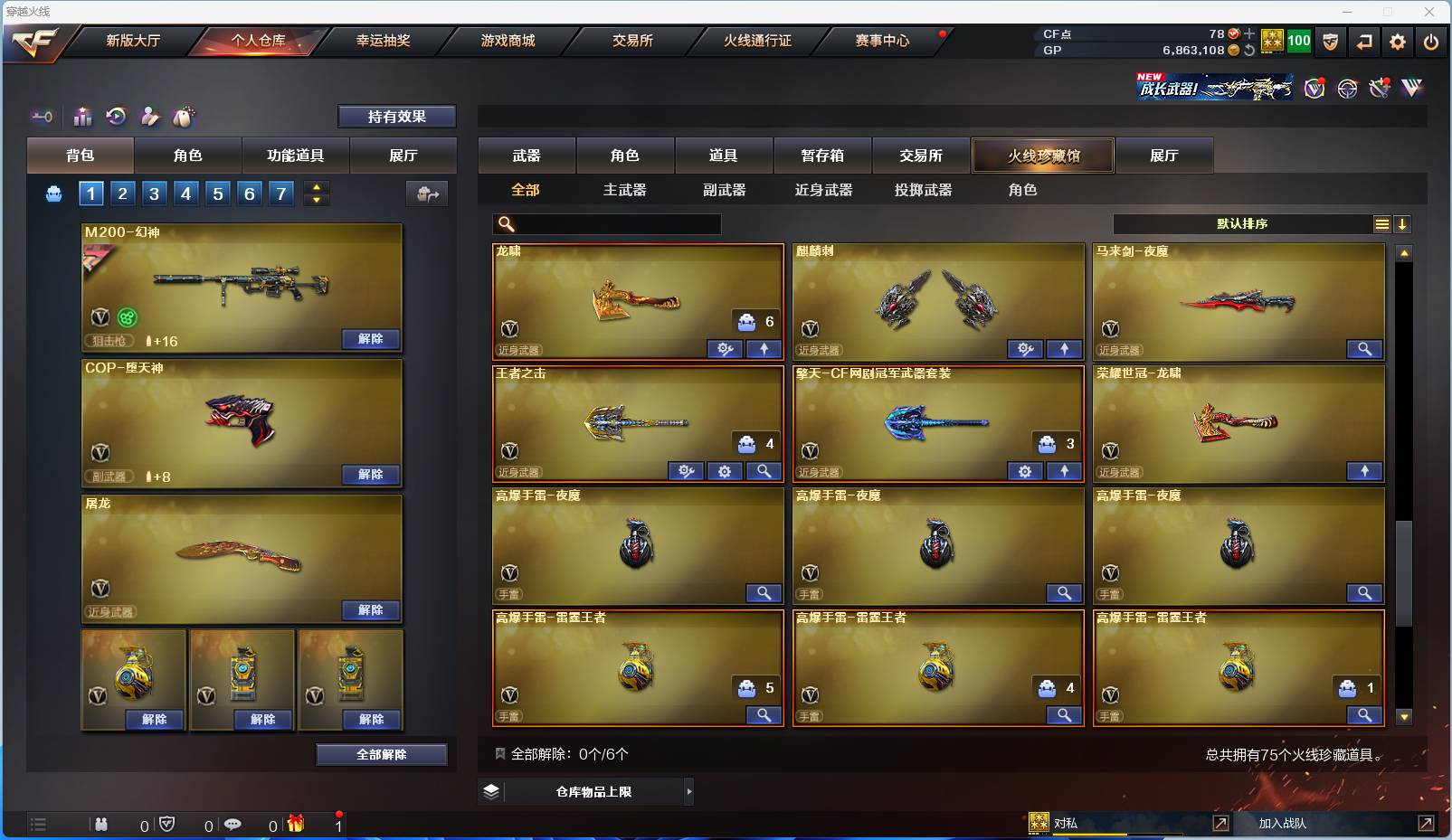
Task: Open the settings gear icon at top right
Action: click(1397, 41)
